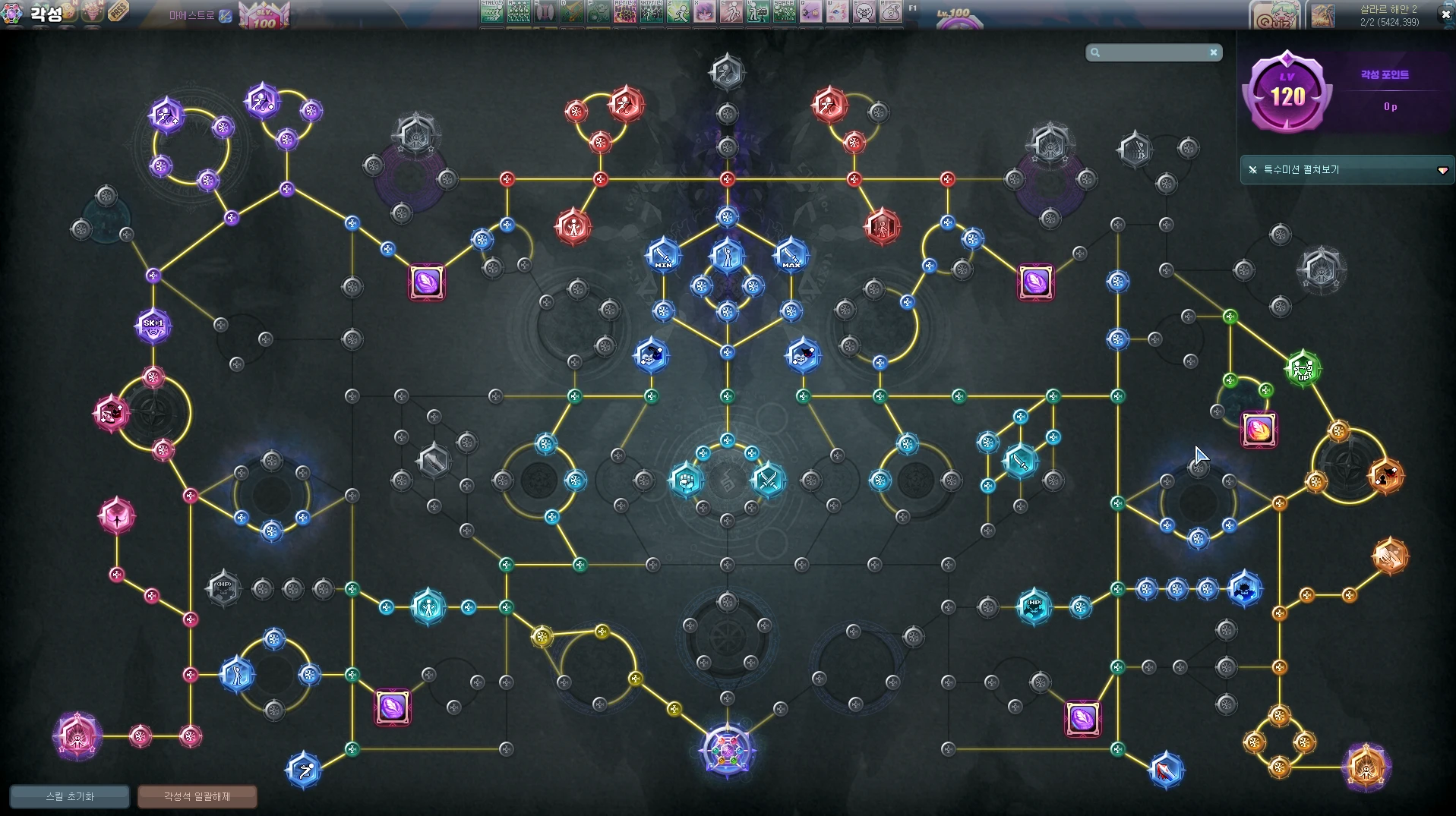Screen dimensions: 1456x816
Task: Click the 각성석 일괄해제 button
Action: tap(197, 796)
